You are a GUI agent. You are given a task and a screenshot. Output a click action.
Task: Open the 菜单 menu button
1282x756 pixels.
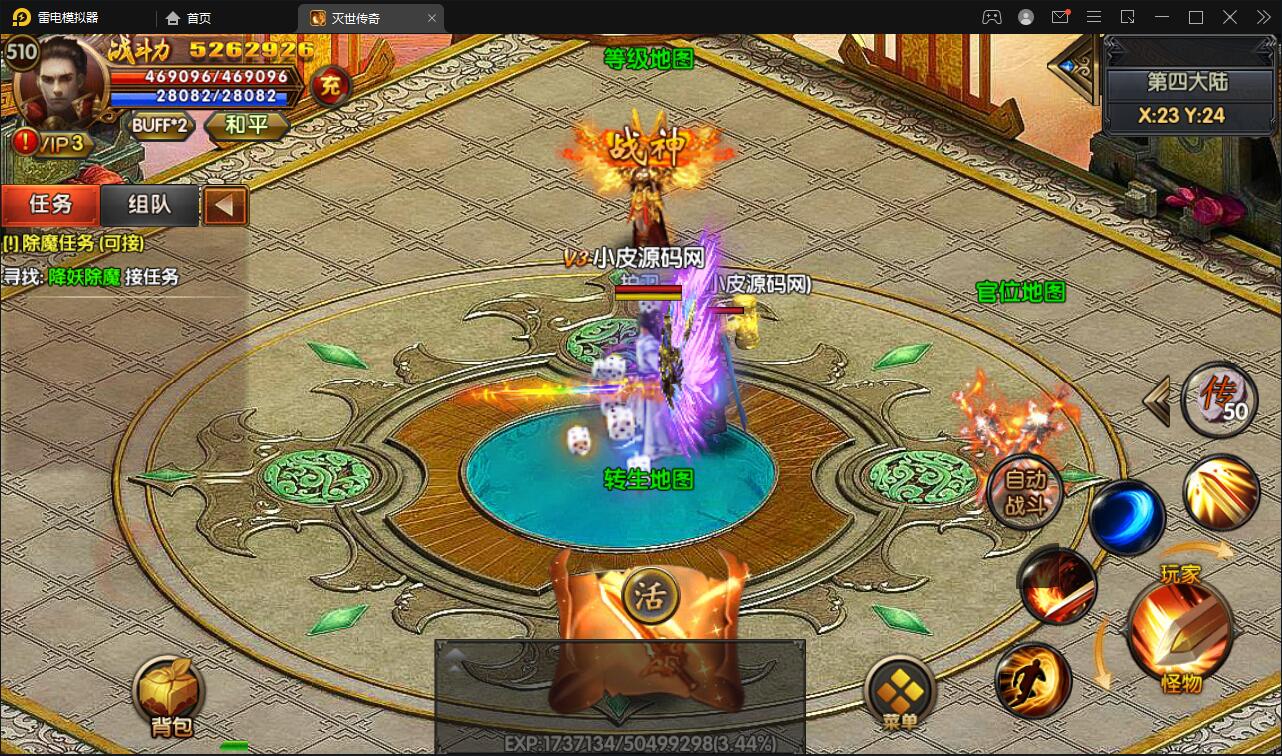(900, 691)
